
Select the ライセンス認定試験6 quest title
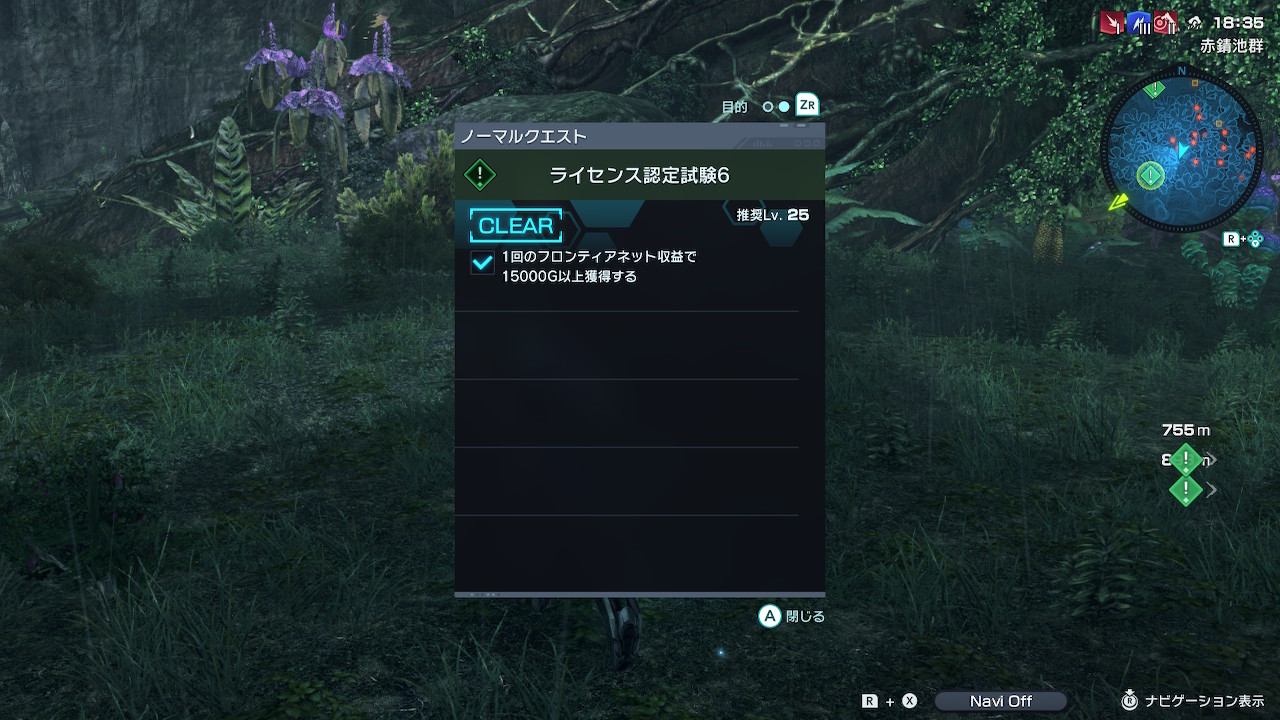(x=639, y=175)
